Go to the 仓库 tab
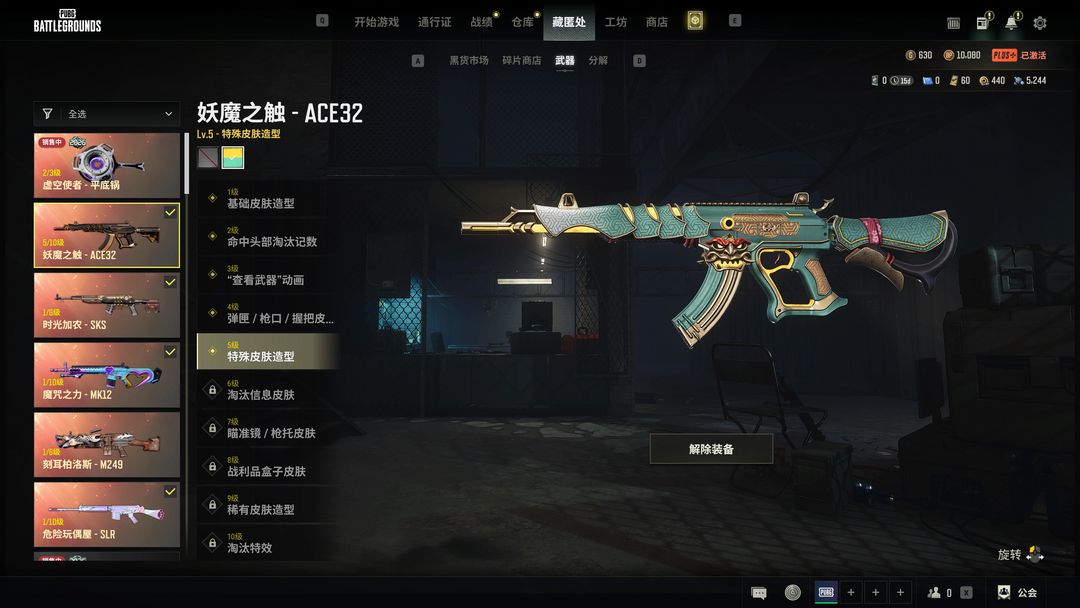1080x608 pixels. [523, 22]
